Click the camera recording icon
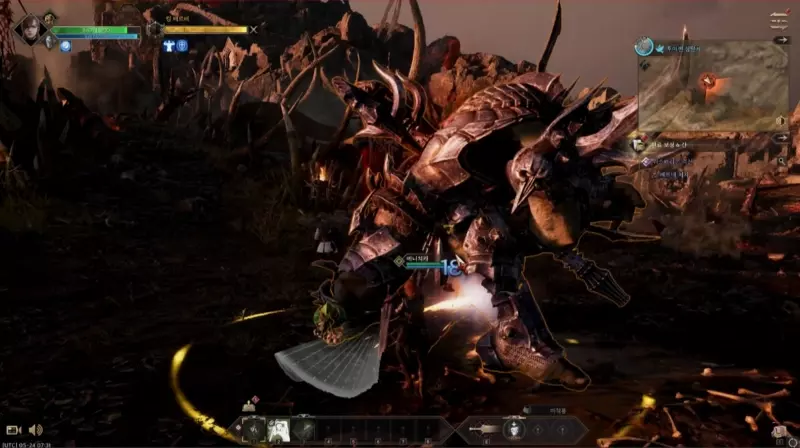Viewport: 800px width, 448px height. [x=14, y=429]
